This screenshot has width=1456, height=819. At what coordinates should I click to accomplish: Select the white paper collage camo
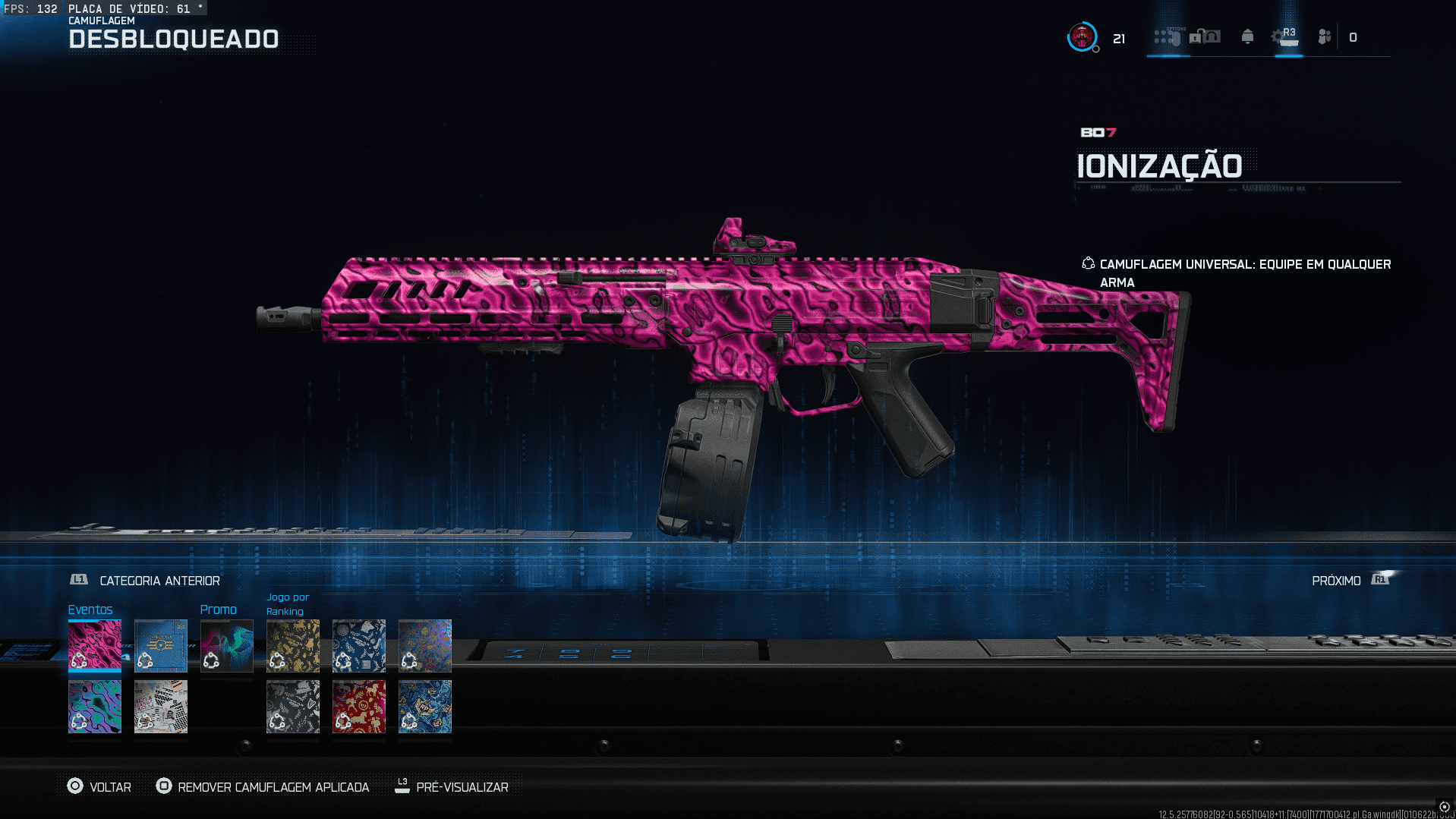[x=161, y=706]
